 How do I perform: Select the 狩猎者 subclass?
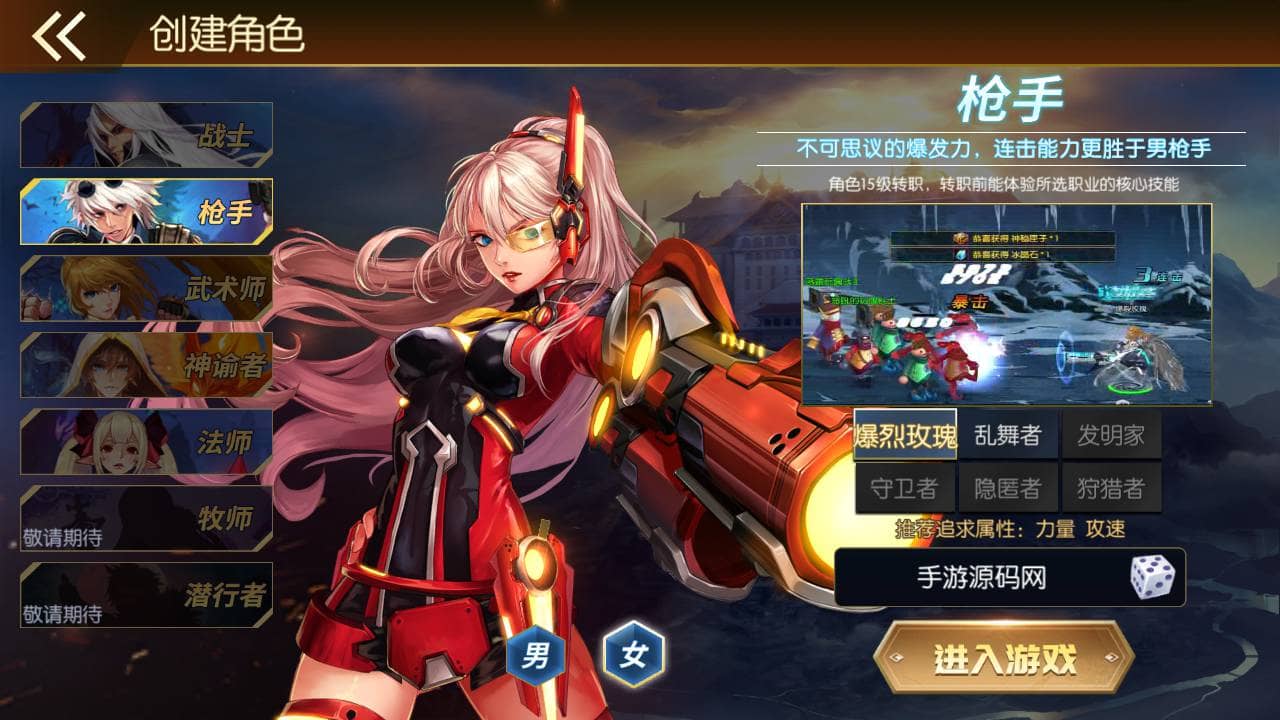coord(1111,488)
